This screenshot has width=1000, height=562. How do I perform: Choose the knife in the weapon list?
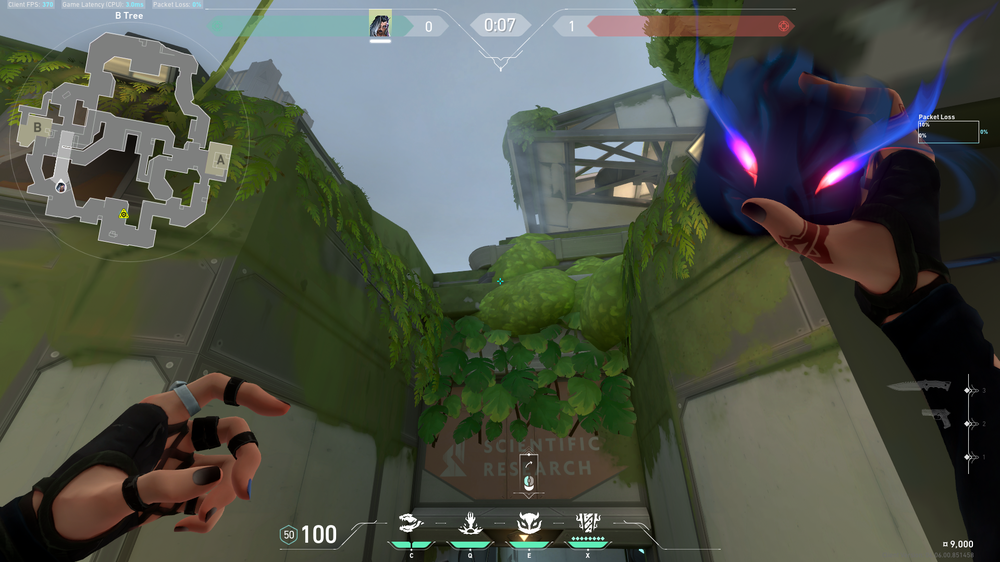coord(930,388)
